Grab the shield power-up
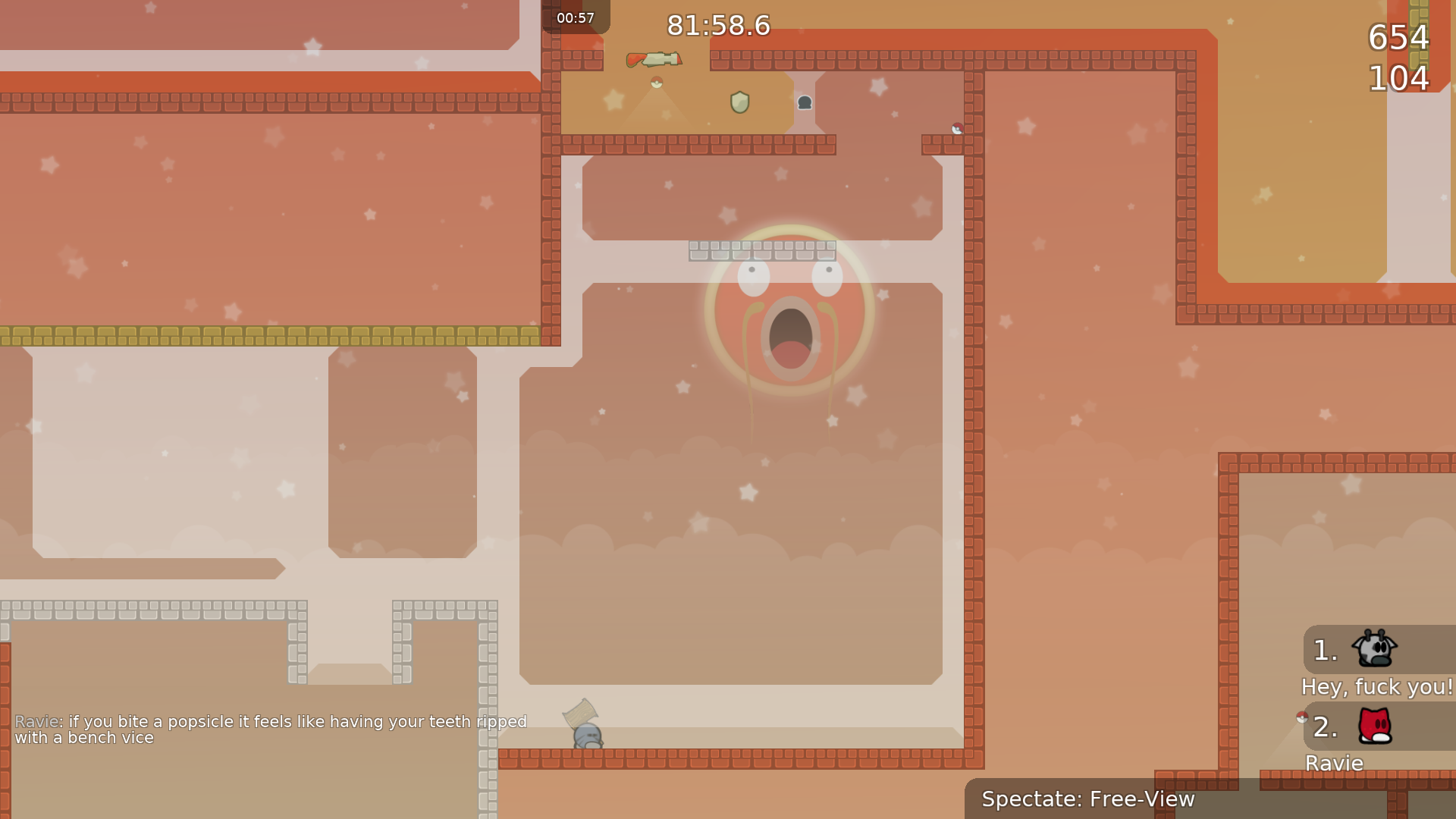The height and width of the screenshot is (819, 1456). (x=739, y=102)
